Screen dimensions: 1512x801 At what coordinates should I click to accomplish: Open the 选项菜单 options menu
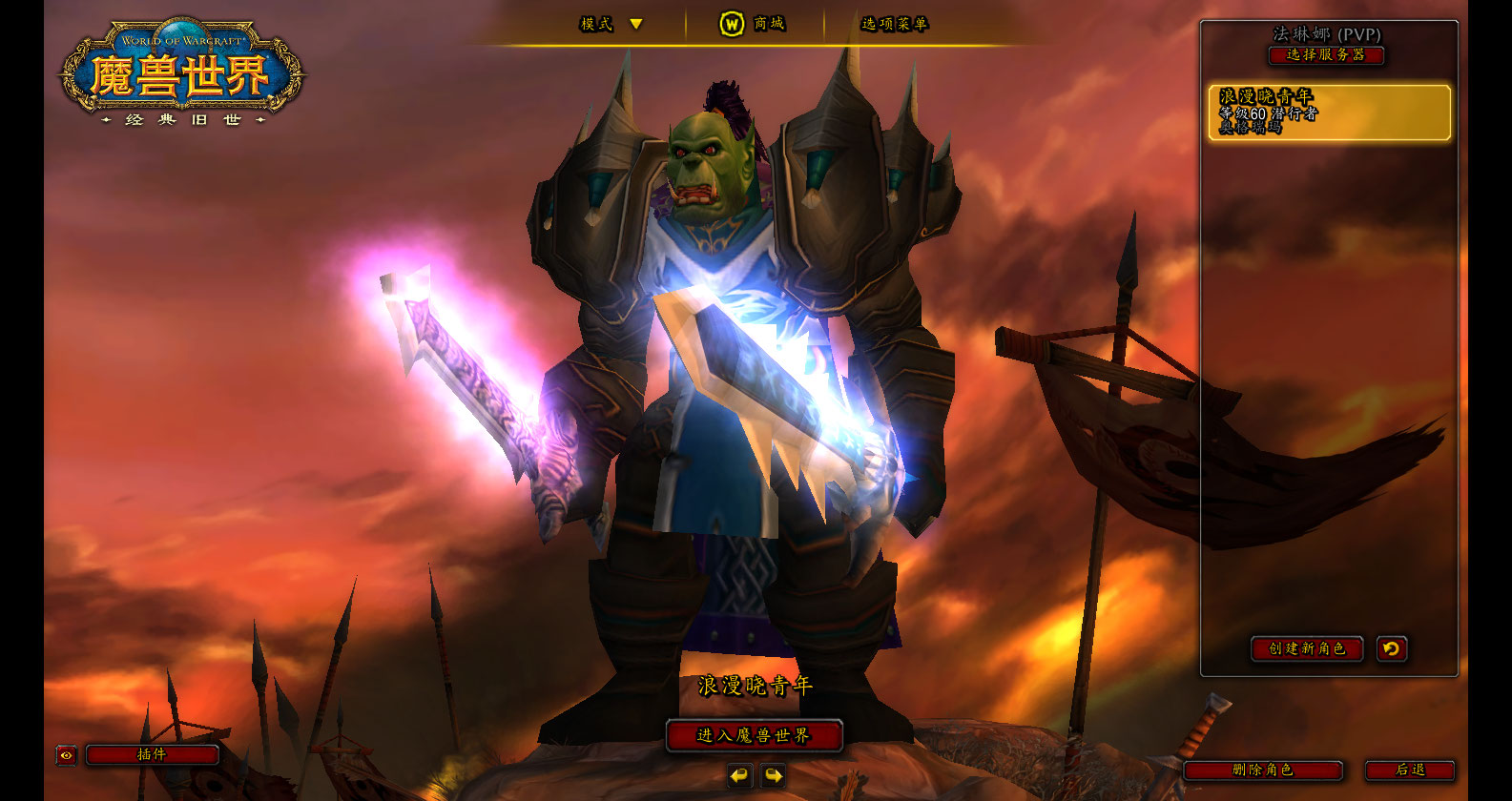point(894,24)
